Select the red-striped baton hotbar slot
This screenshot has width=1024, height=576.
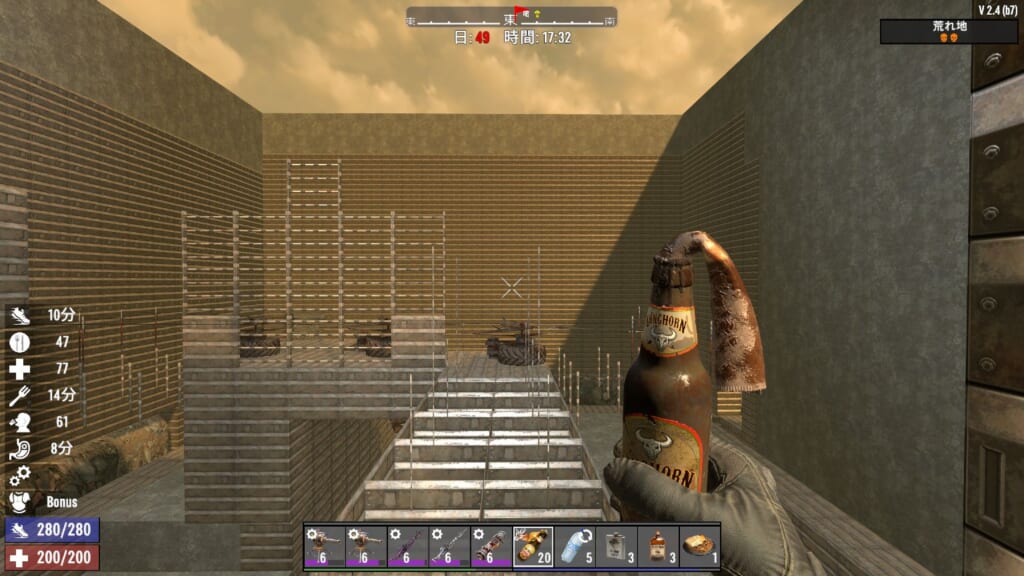pos(491,547)
